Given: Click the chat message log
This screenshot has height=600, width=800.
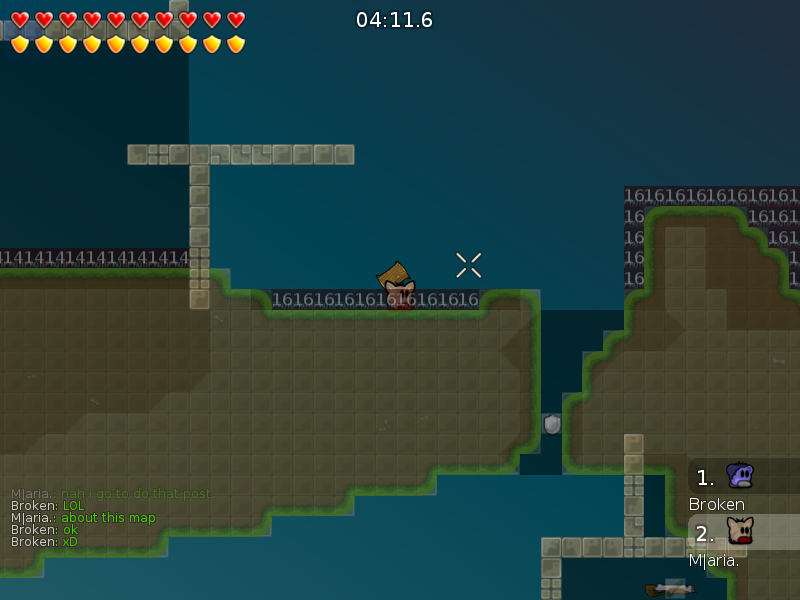Looking at the screenshot, I should pos(110,518).
